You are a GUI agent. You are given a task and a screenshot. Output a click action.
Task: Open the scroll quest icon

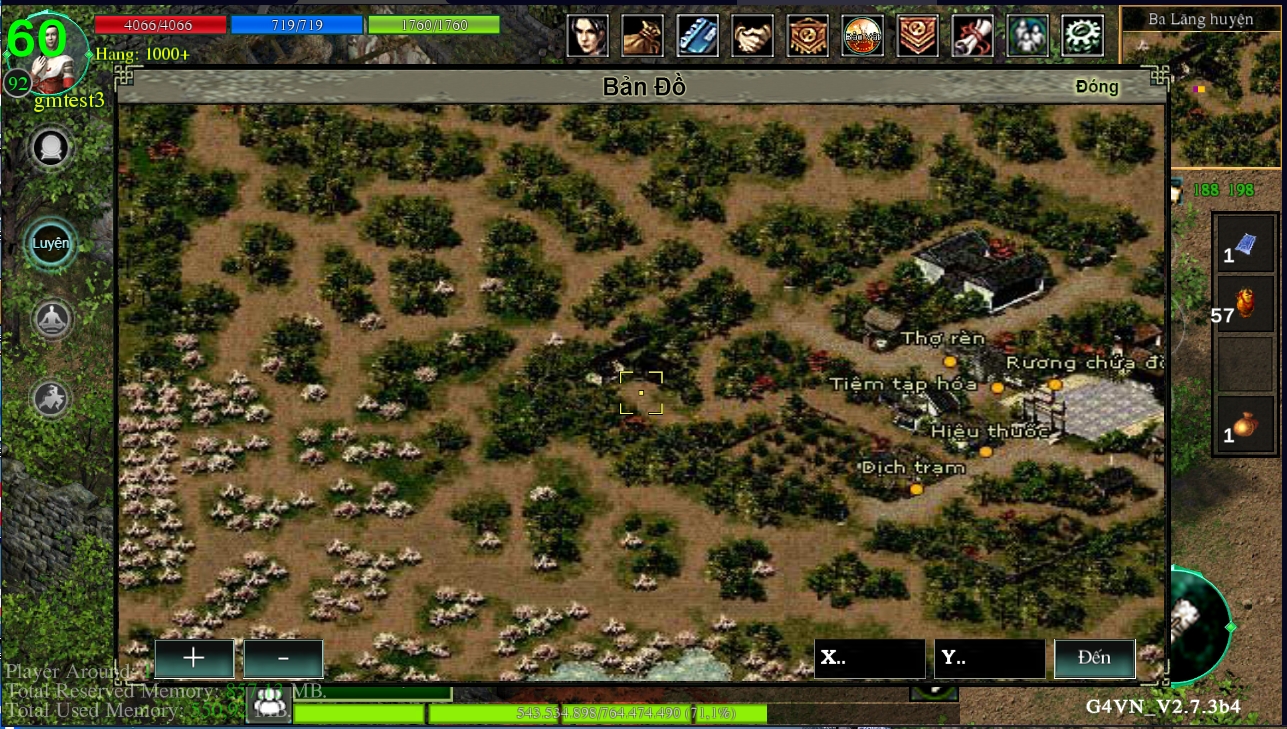coord(972,35)
